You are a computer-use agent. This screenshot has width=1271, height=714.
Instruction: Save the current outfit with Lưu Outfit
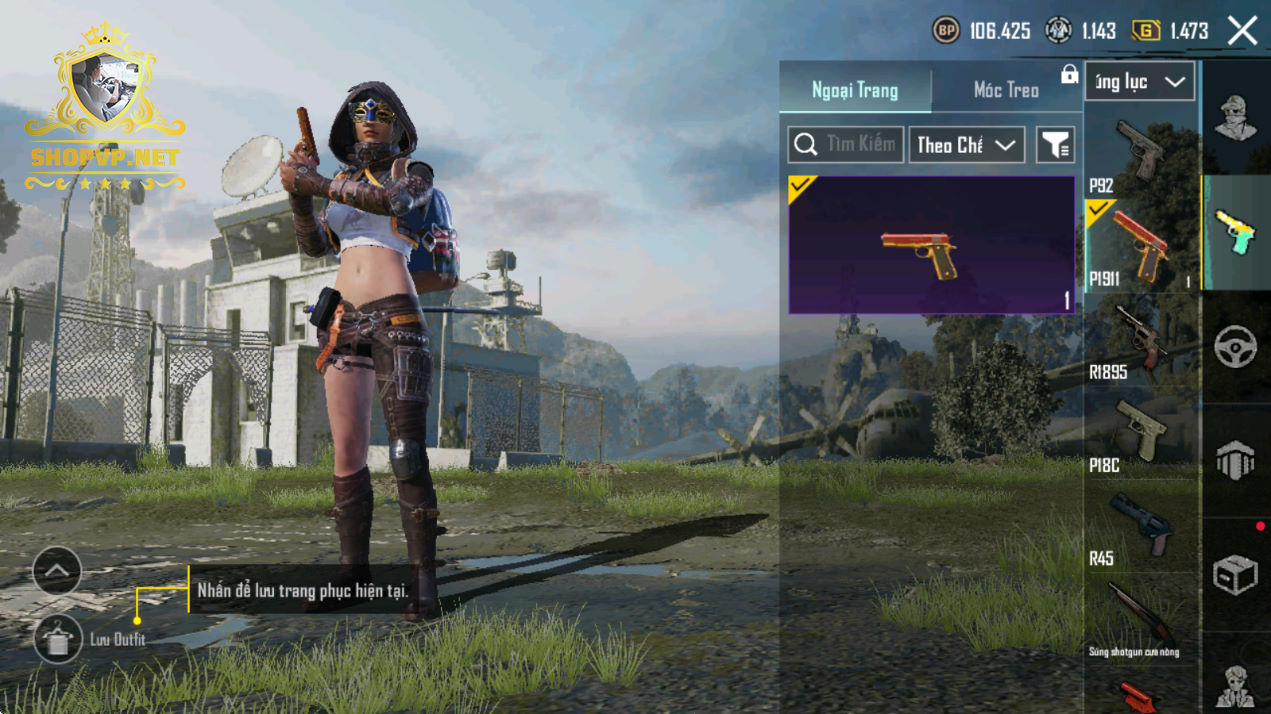tap(58, 639)
